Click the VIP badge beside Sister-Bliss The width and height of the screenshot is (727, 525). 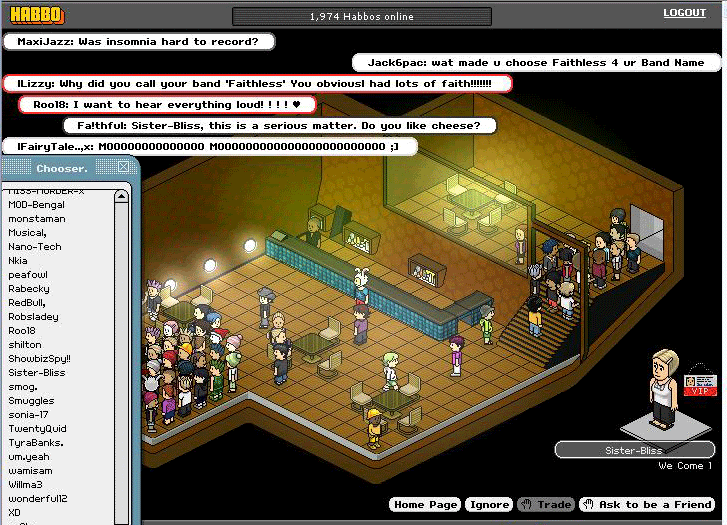(x=701, y=385)
